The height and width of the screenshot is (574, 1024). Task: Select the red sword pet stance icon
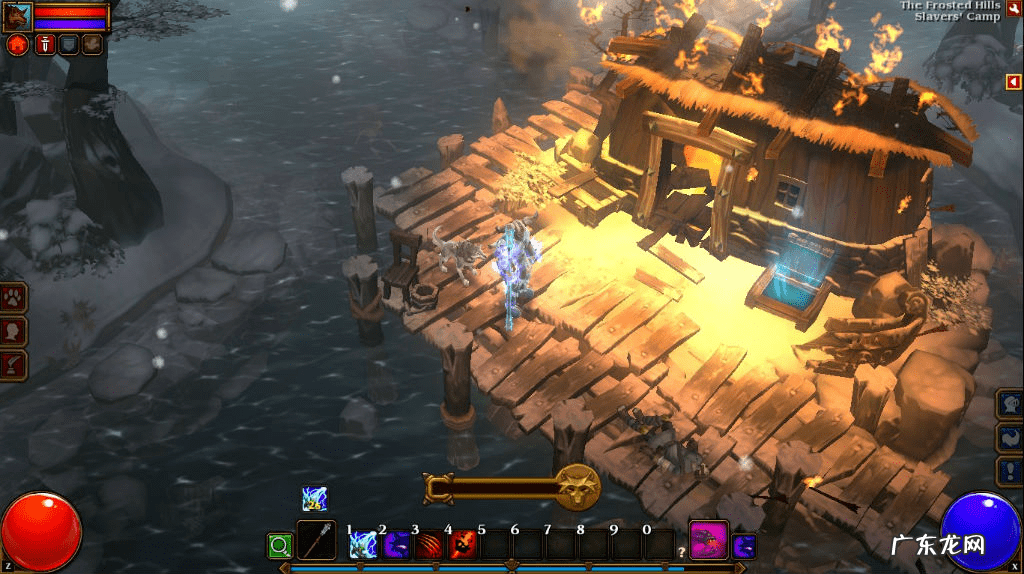pos(44,45)
